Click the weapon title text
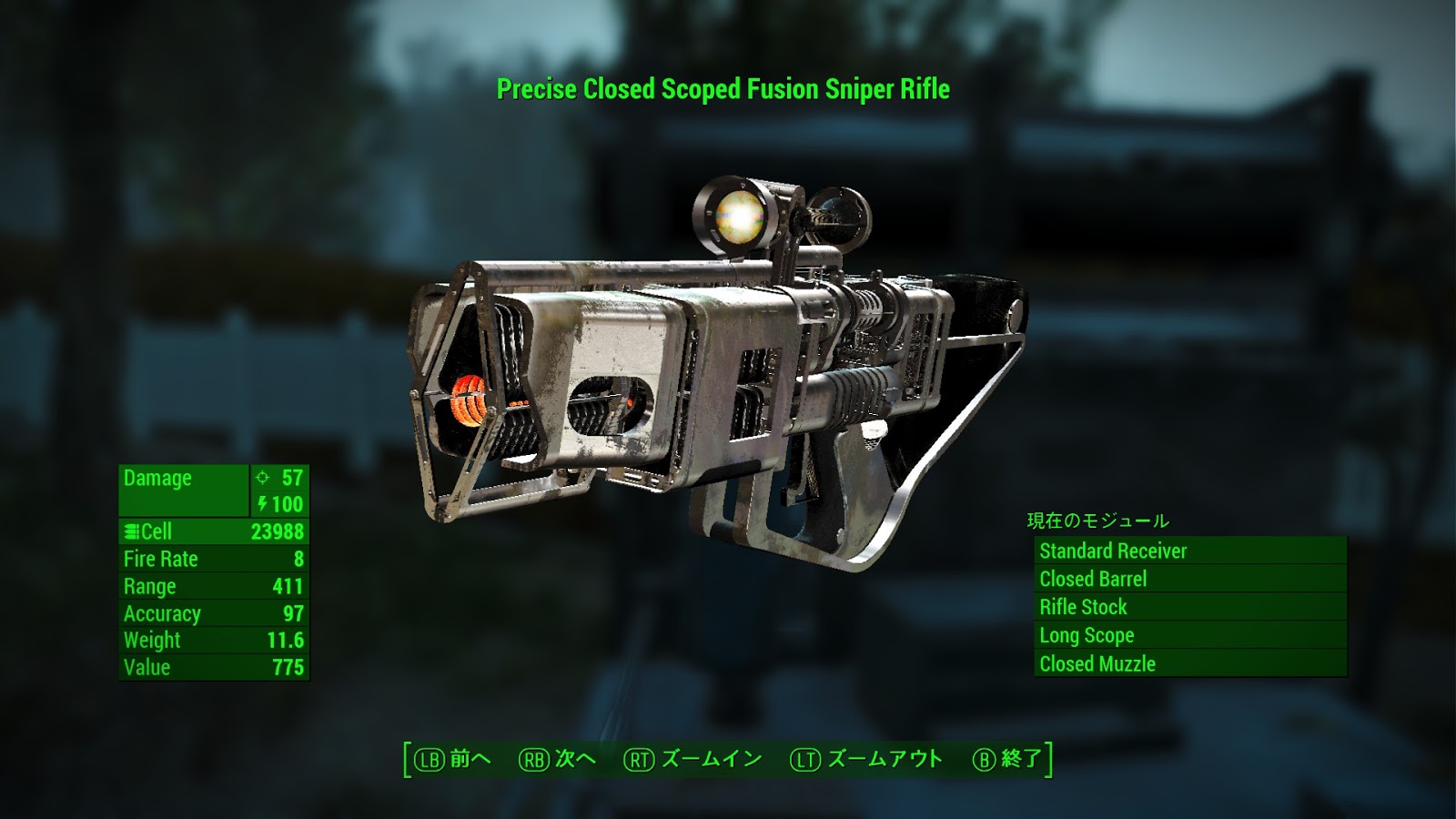 723,89
